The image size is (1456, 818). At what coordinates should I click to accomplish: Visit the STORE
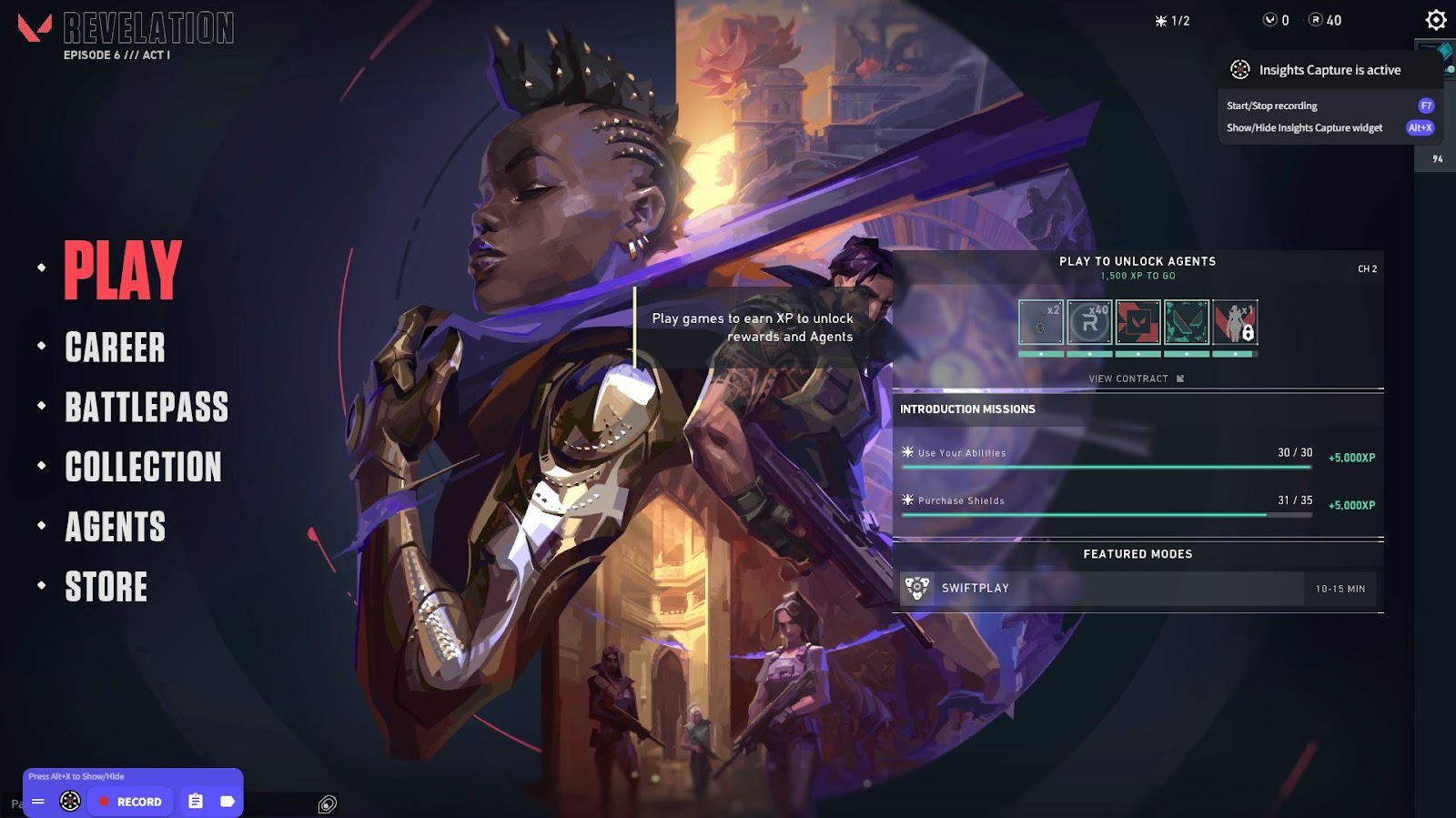[106, 587]
